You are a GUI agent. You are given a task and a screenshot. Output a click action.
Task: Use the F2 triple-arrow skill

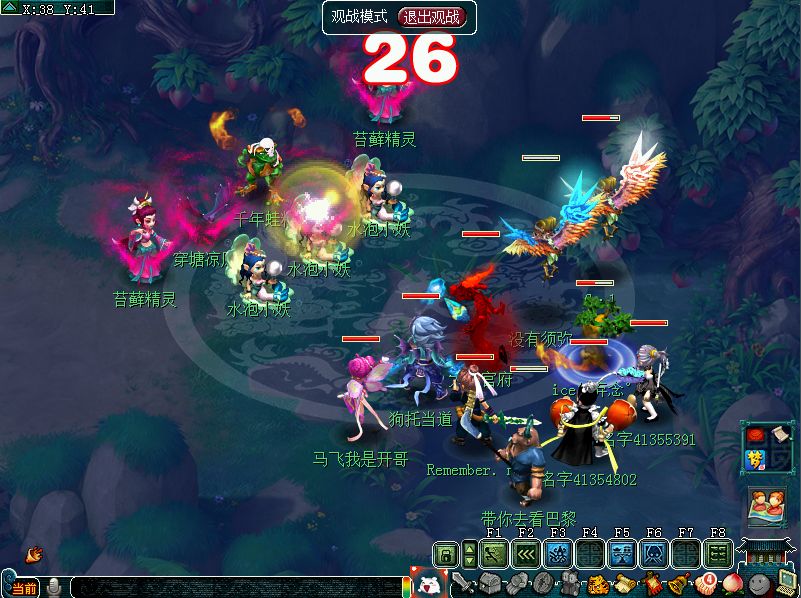[526, 554]
